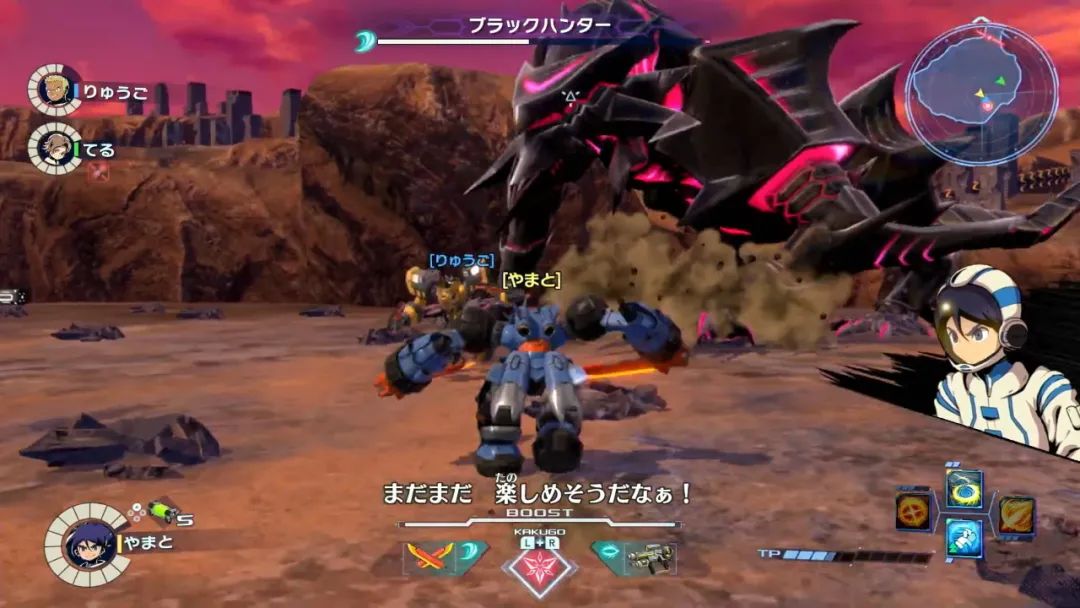This screenshot has width=1080, height=608.
Task: Select teammate てる's portrait
Action: [54, 149]
